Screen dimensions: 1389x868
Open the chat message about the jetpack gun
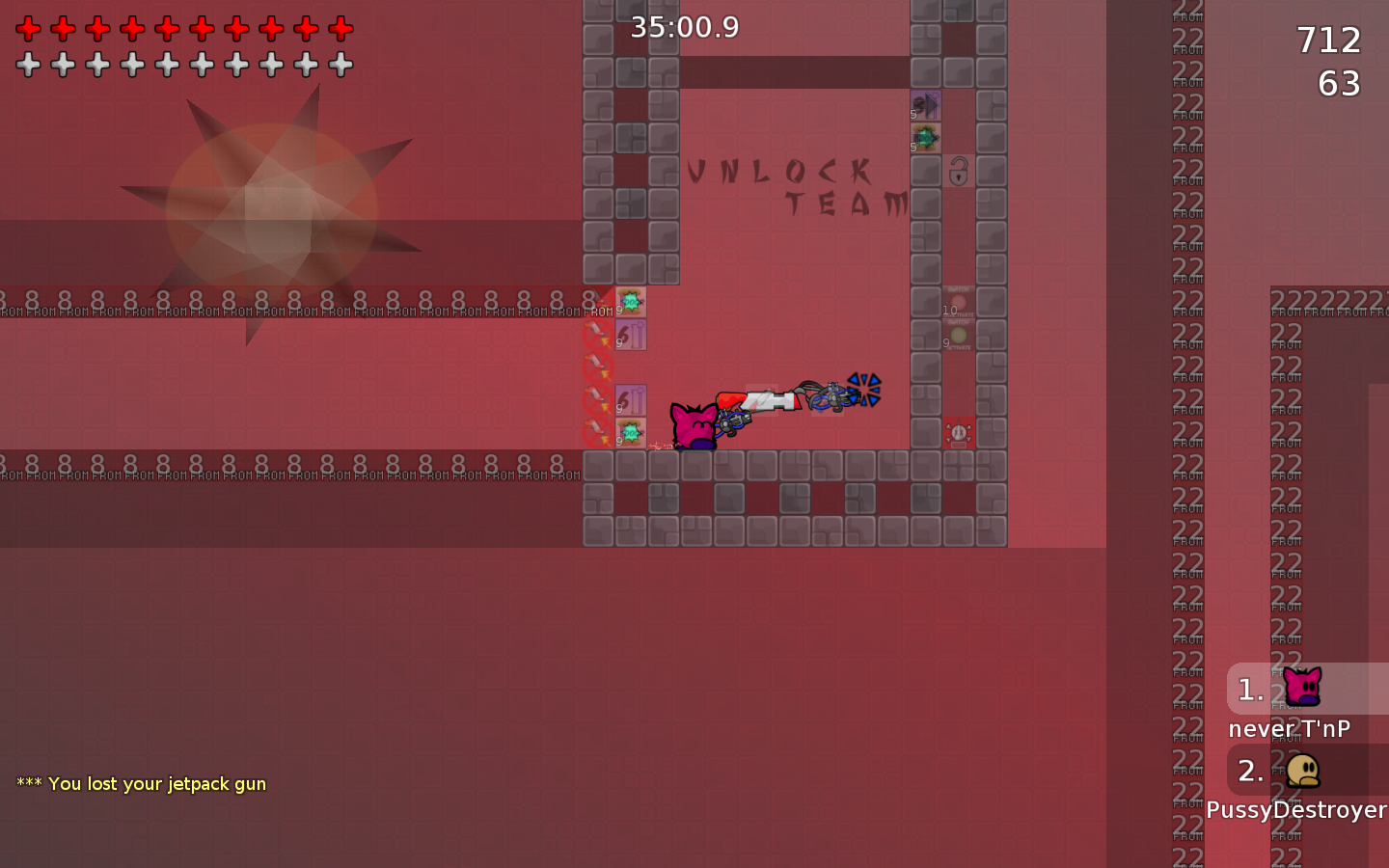(141, 784)
